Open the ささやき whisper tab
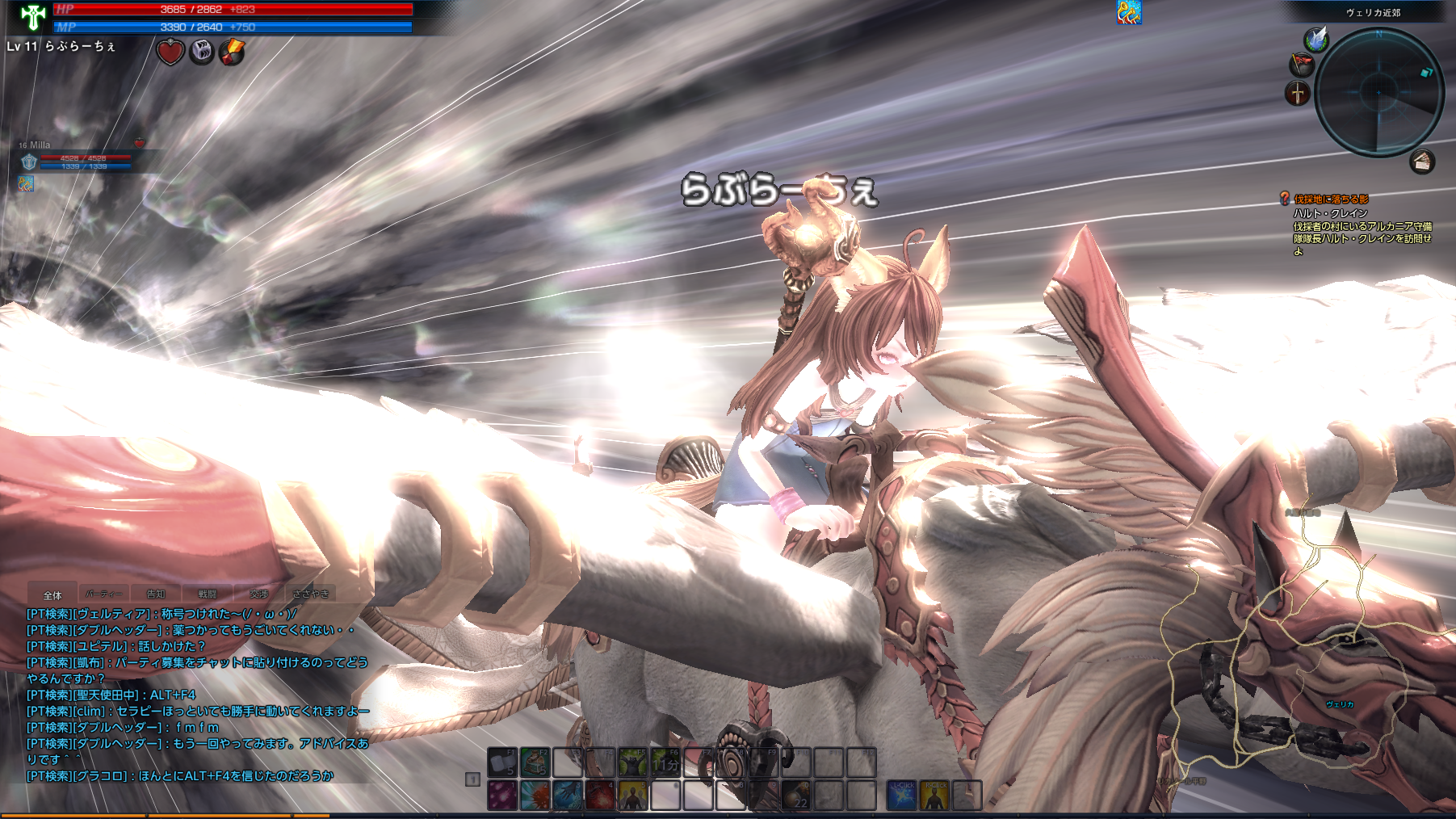Image resolution: width=1456 pixels, height=819 pixels. point(311,594)
